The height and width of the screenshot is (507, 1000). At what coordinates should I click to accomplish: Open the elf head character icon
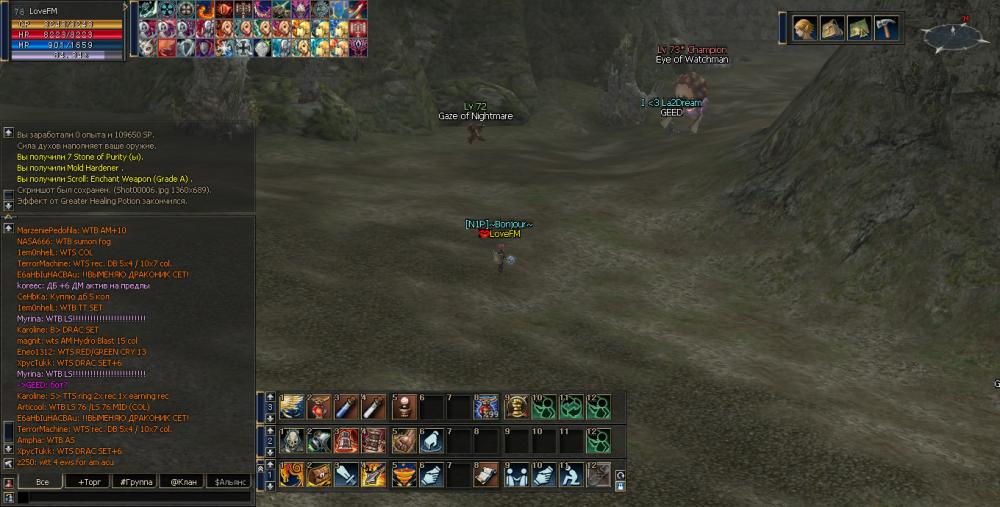coord(803,28)
